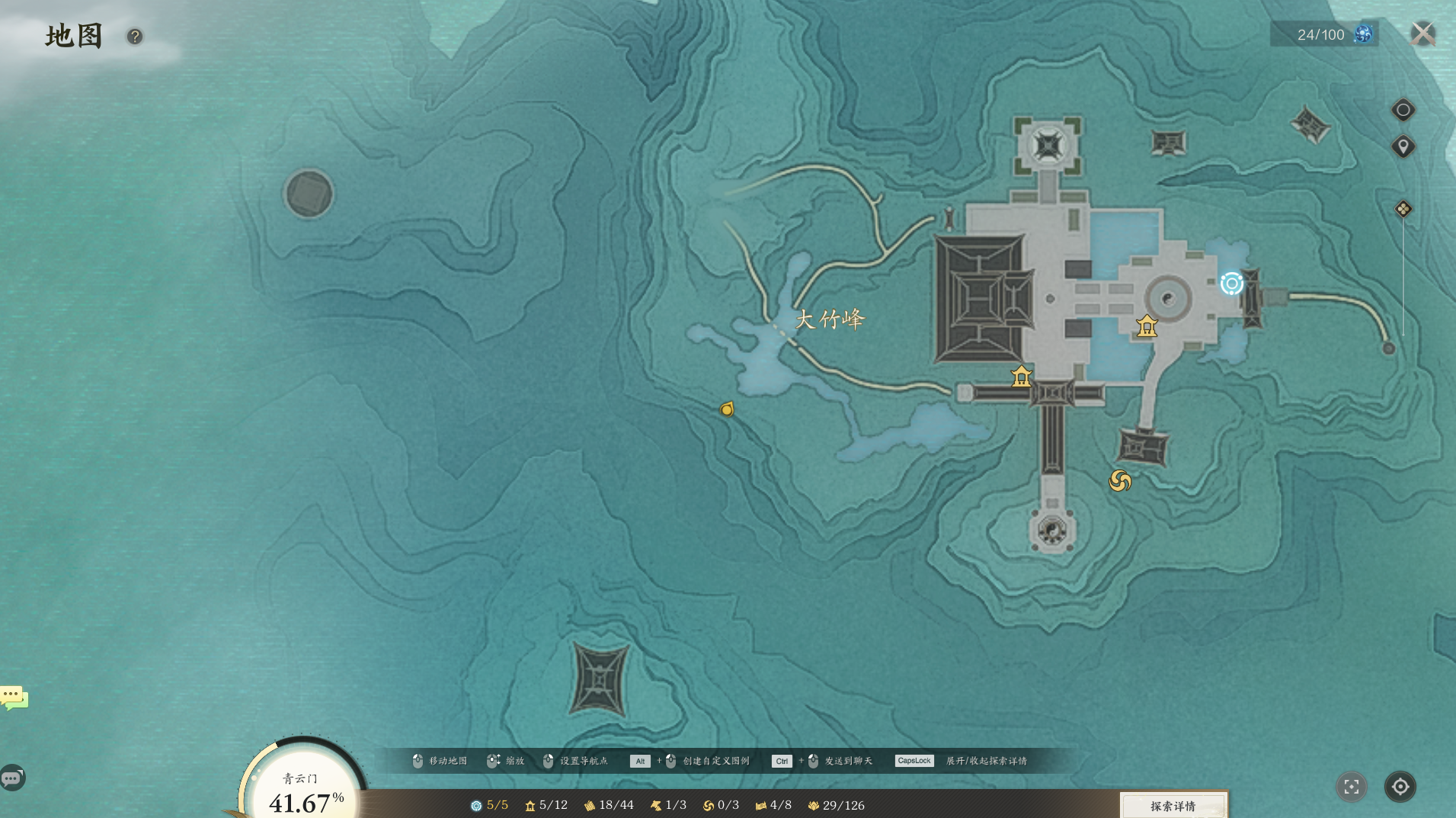This screenshot has width=1456, height=818.
Task: Select the blue teleport waypoint marker
Action: pyautogui.click(x=1231, y=284)
